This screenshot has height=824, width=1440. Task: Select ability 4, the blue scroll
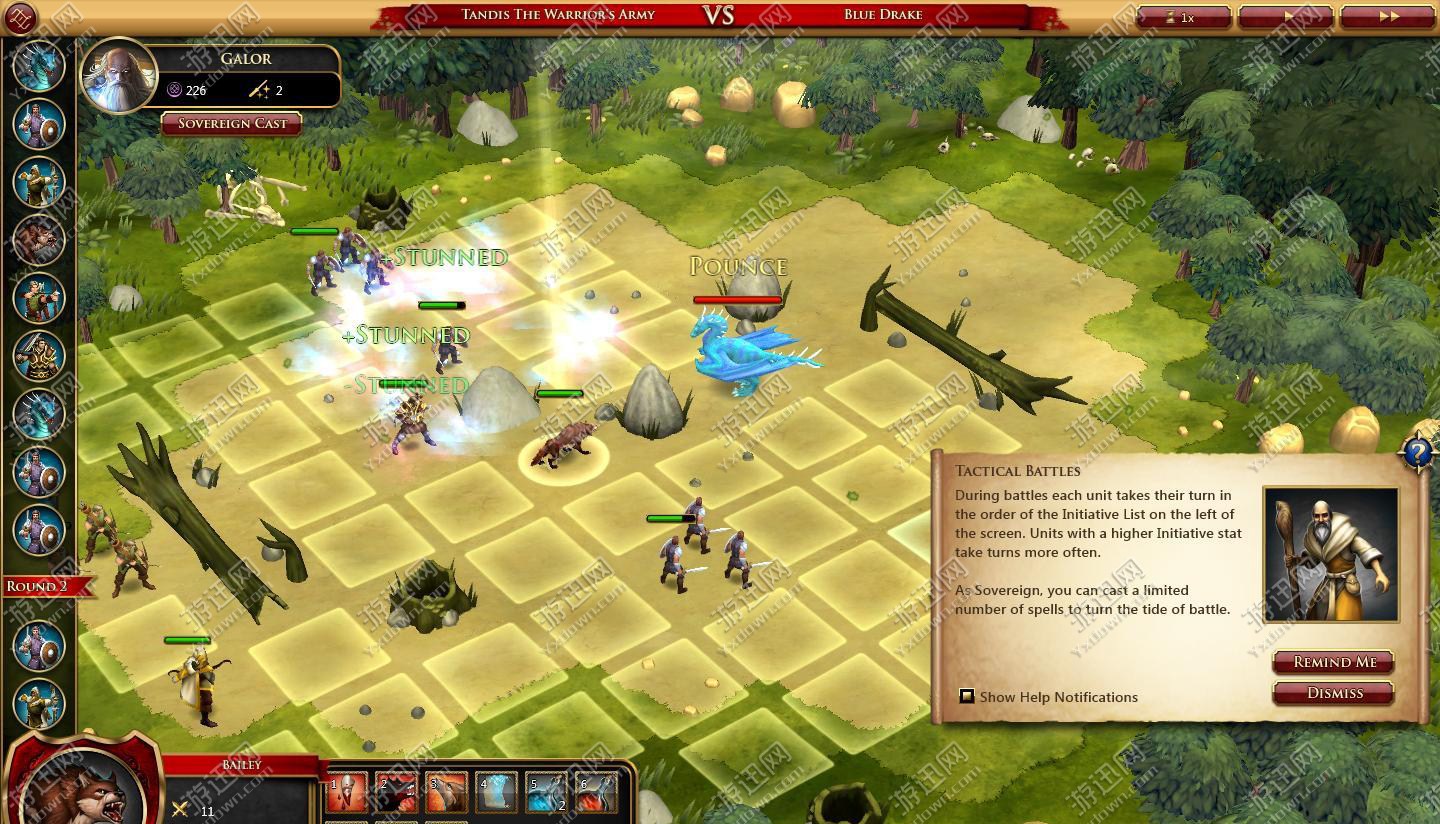496,794
